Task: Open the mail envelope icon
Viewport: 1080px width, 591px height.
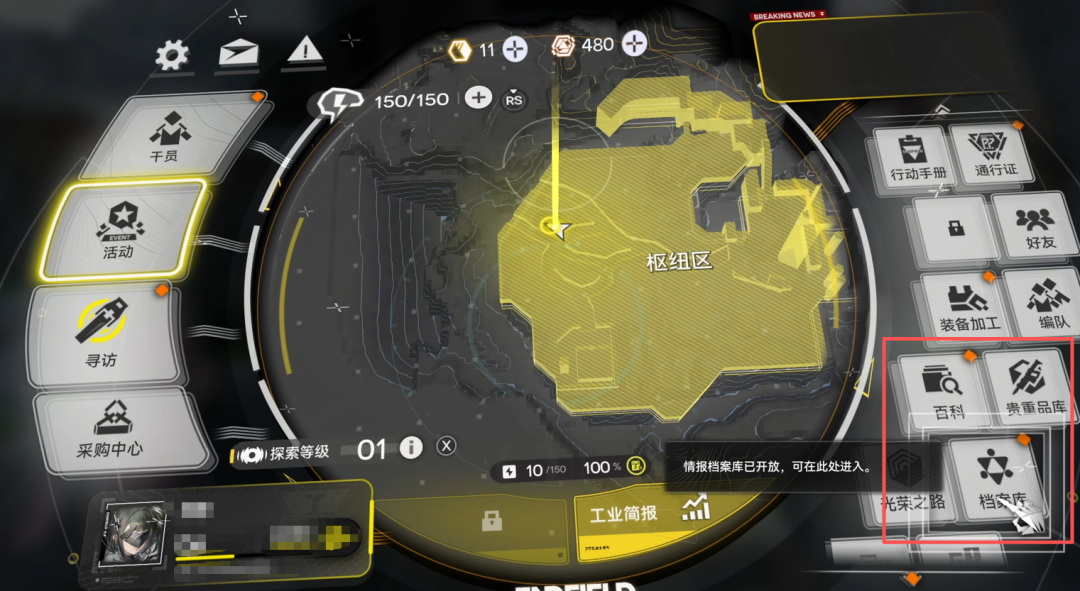Action: point(239,52)
